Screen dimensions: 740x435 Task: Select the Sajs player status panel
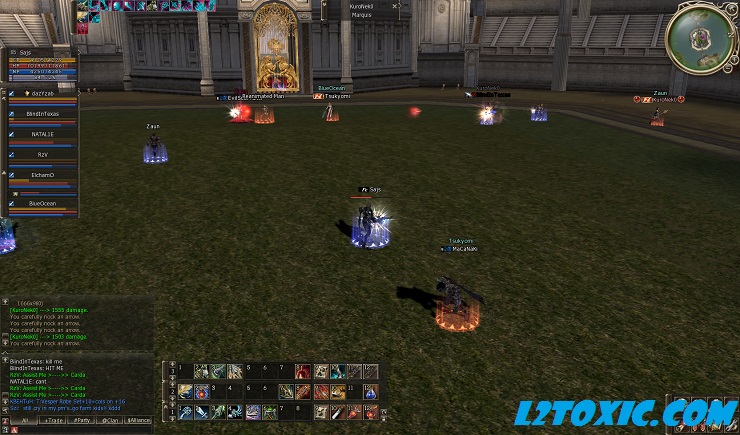click(38, 63)
